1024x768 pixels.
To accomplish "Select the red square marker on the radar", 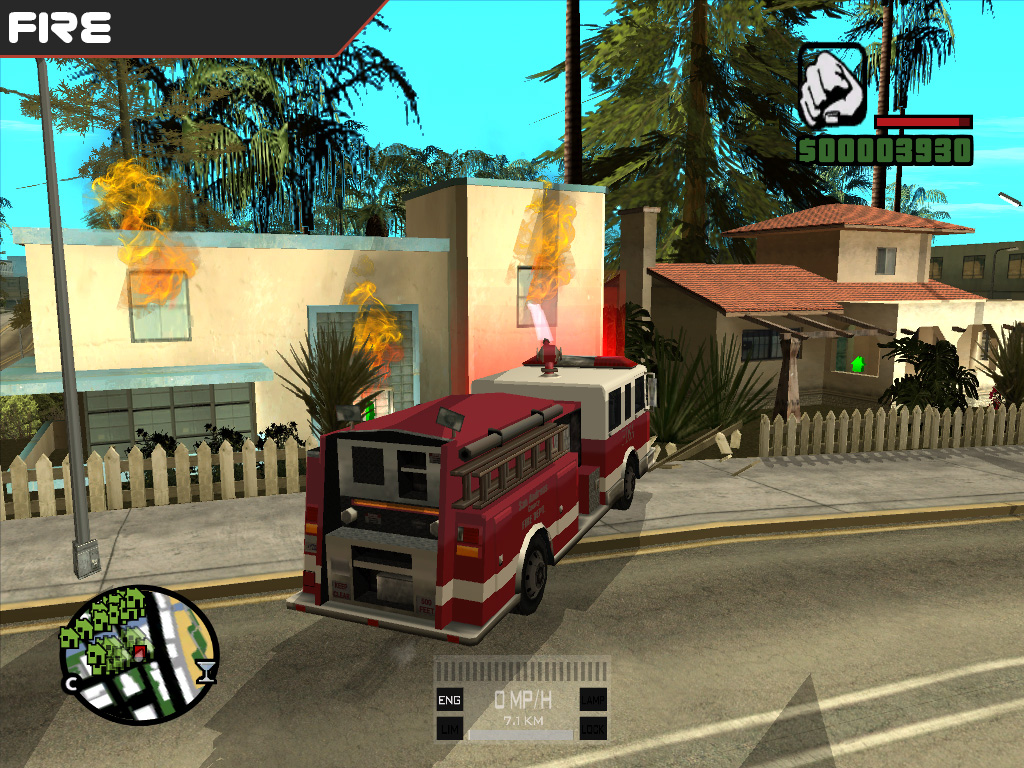I will click(140, 652).
